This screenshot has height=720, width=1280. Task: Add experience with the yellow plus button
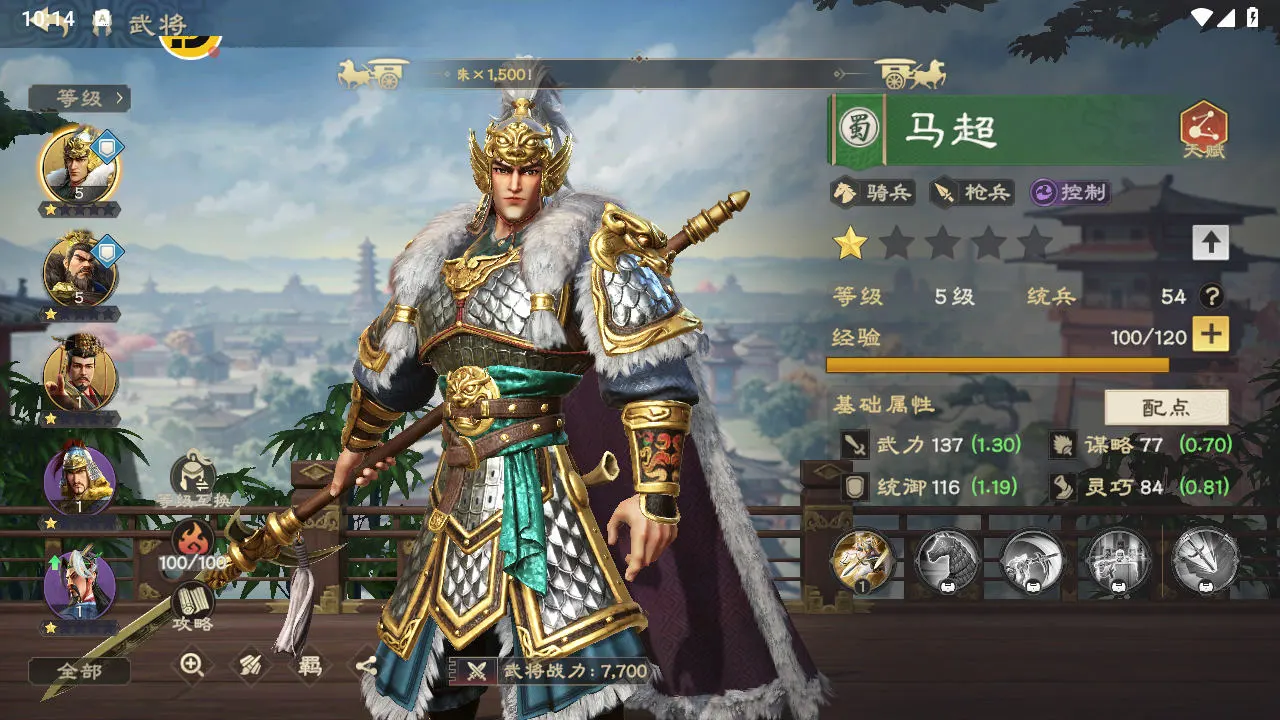(1210, 335)
